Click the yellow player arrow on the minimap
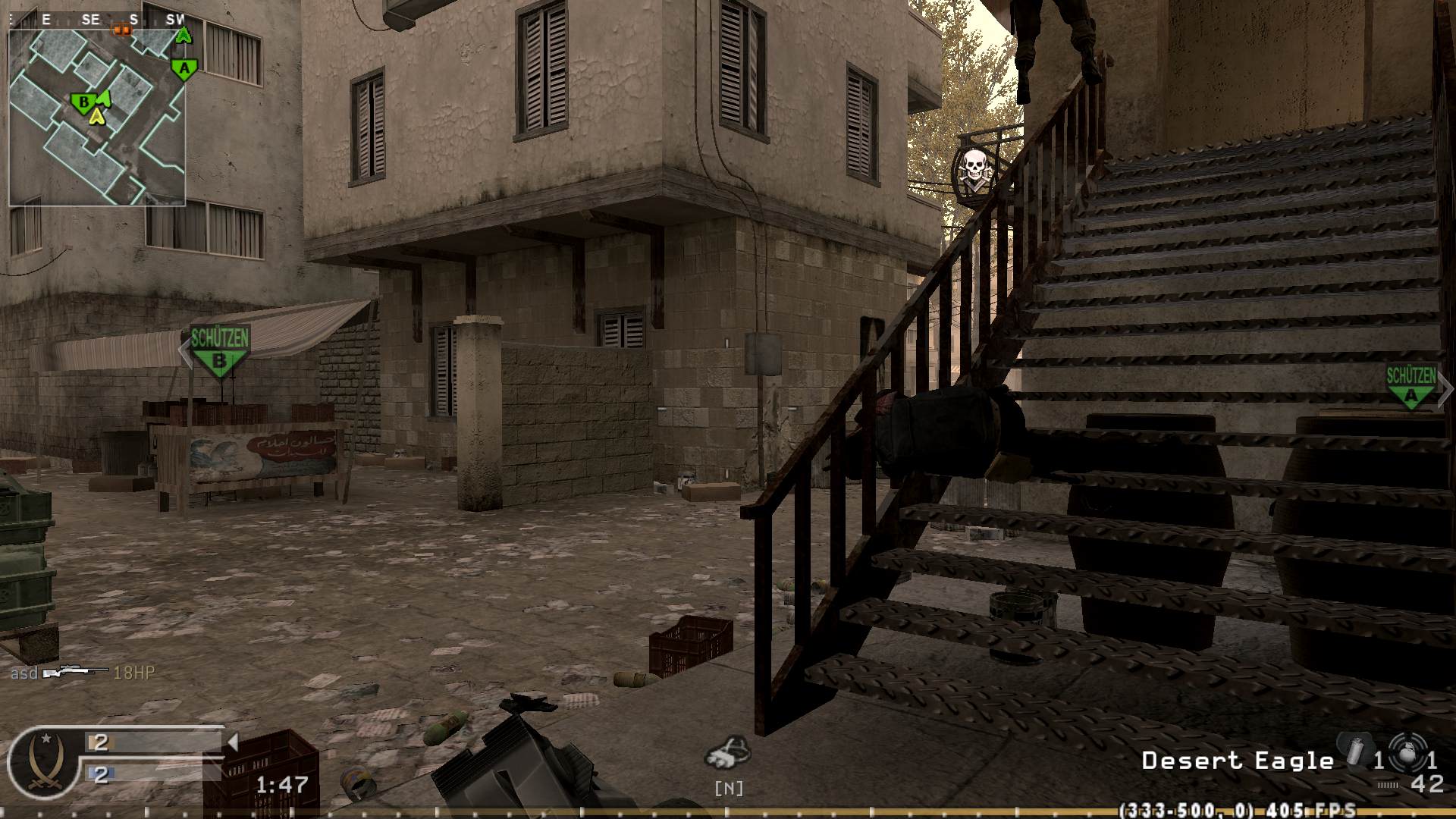The image size is (1456, 819). pyautogui.click(x=97, y=118)
